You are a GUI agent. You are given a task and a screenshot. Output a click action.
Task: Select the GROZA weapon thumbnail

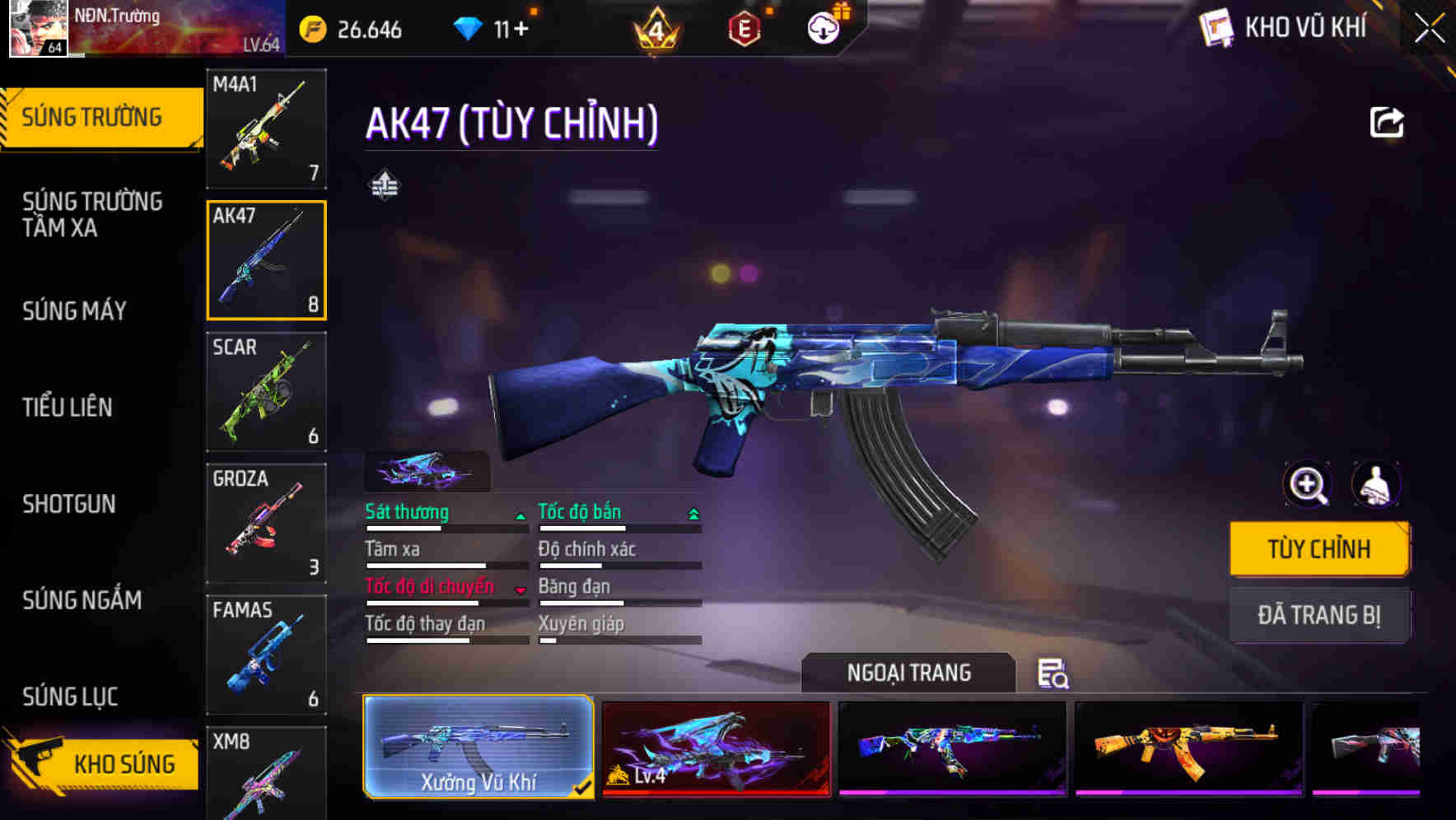pos(266,521)
